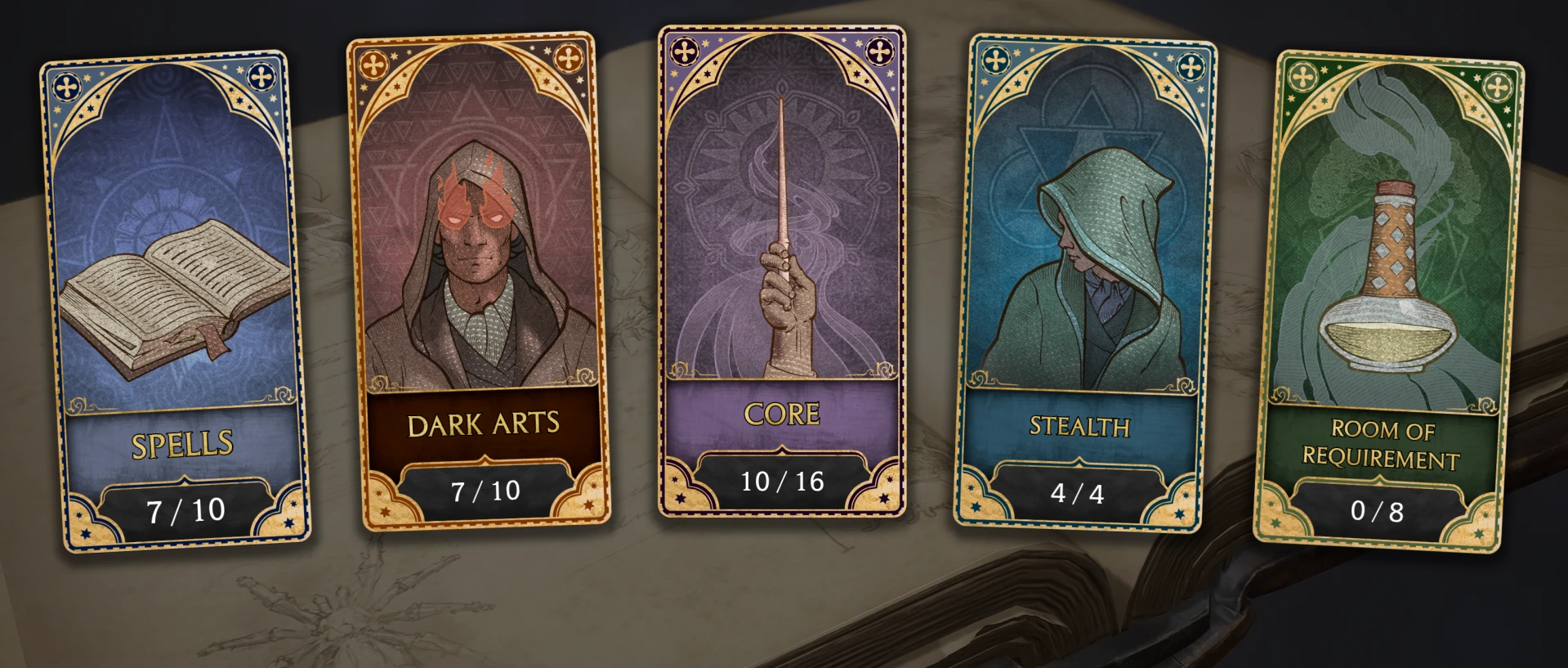Click the 10 / 16 counter on Core card
This screenshot has width=1568, height=668.
(783, 480)
